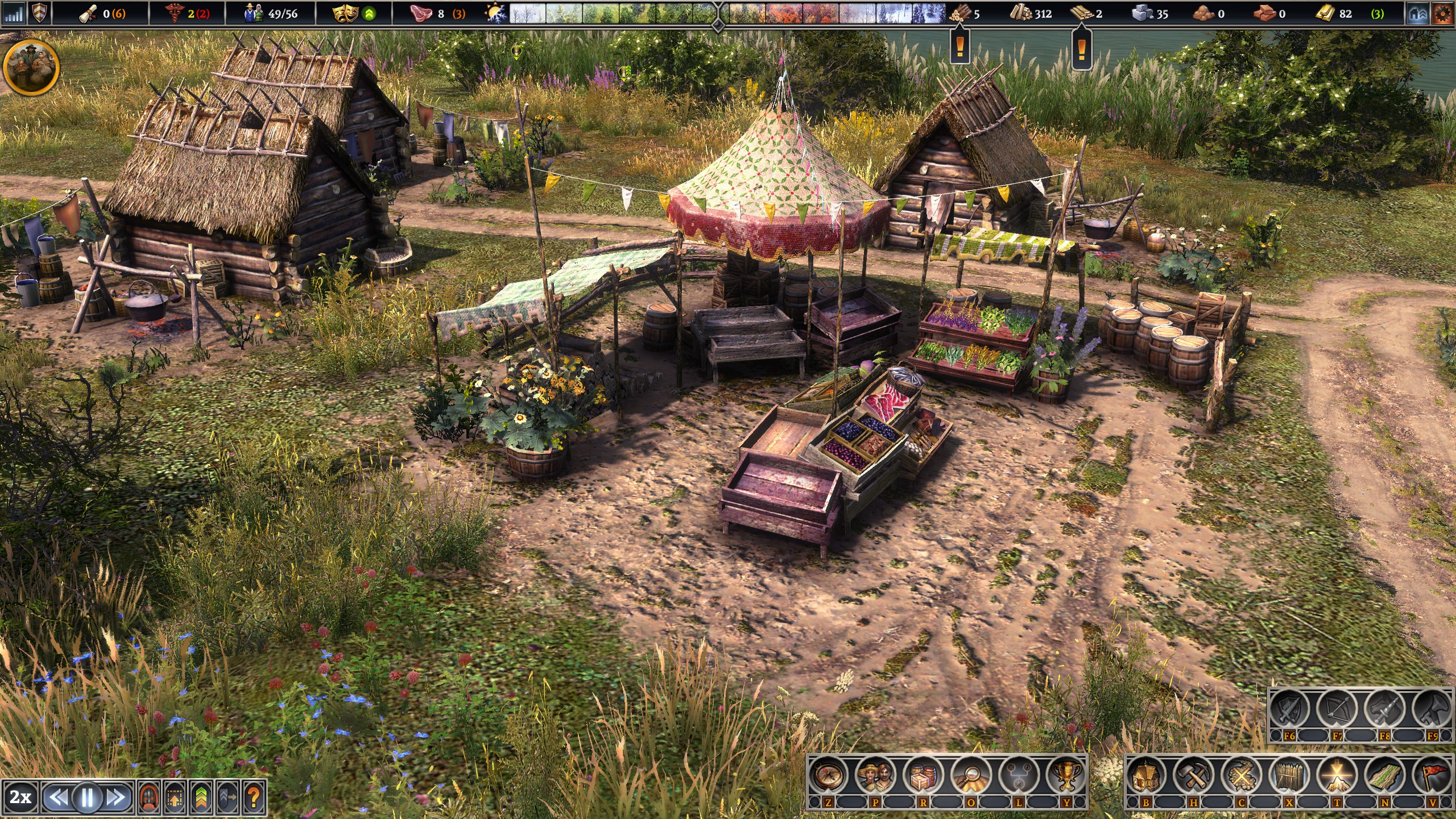Select the red flag rally tool
Image resolution: width=1456 pixels, height=819 pixels.
pyautogui.click(x=1433, y=776)
